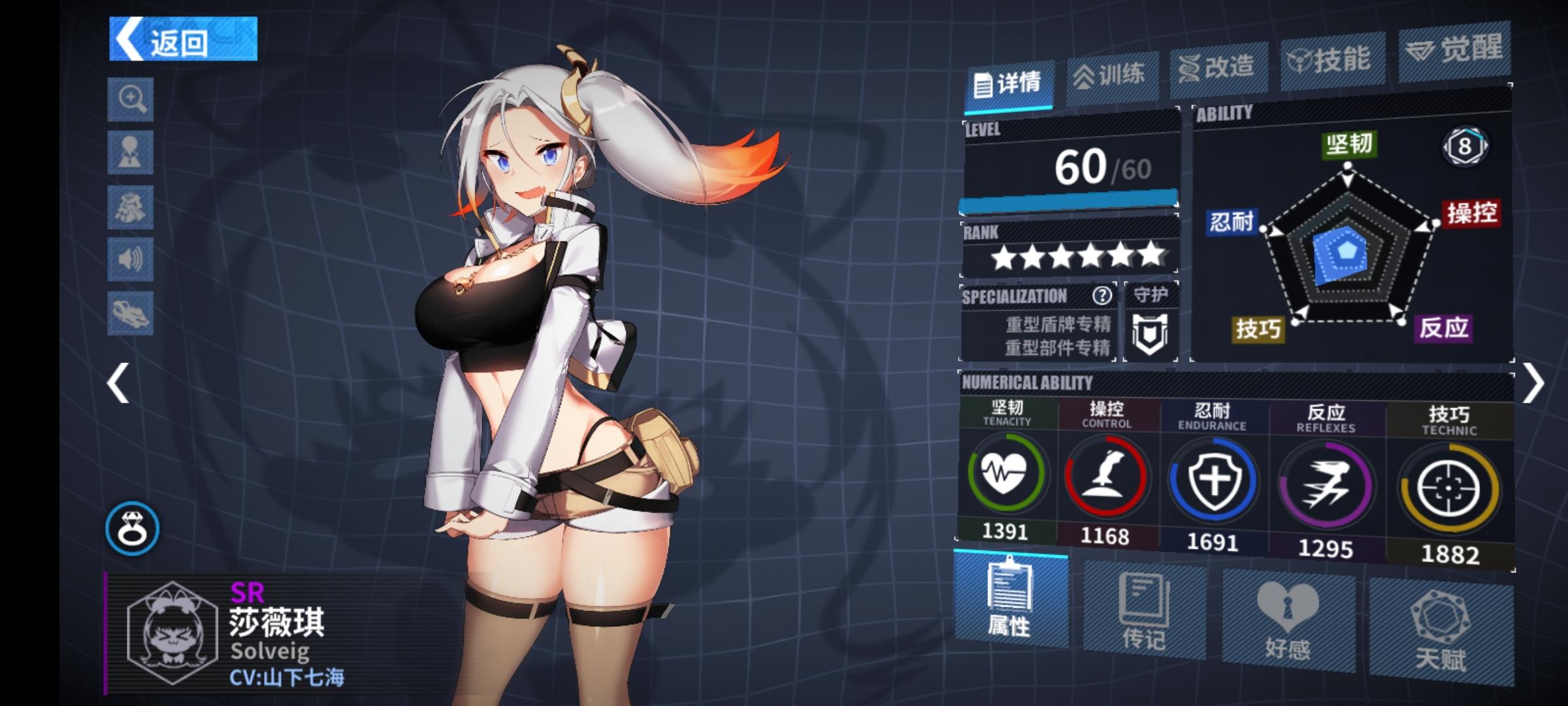Switch to the 训练 training tab
Viewport: 1568px width, 706px height.
(1111, 75)
